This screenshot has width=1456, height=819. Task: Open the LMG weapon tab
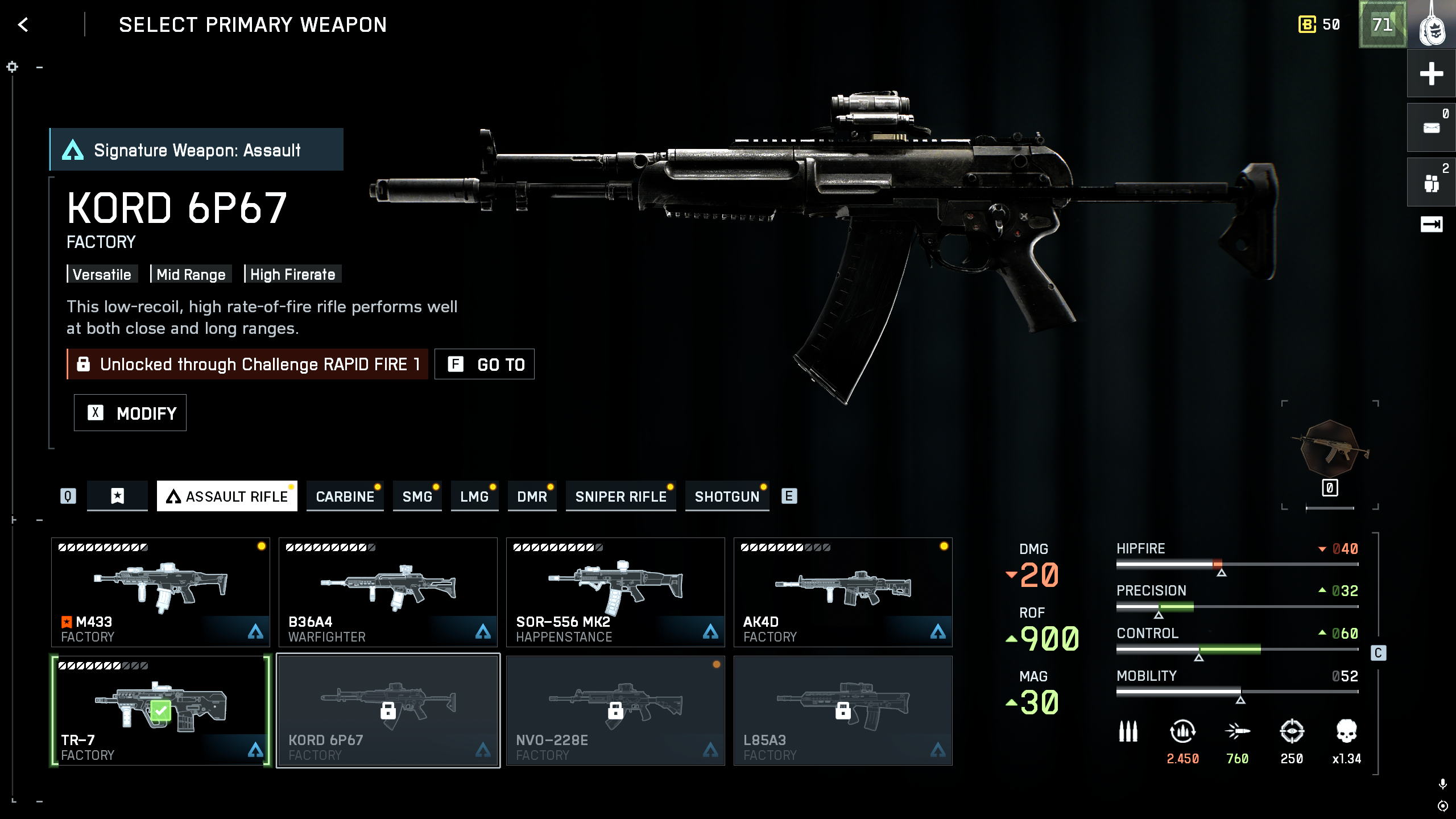click(x=474, y=497)
